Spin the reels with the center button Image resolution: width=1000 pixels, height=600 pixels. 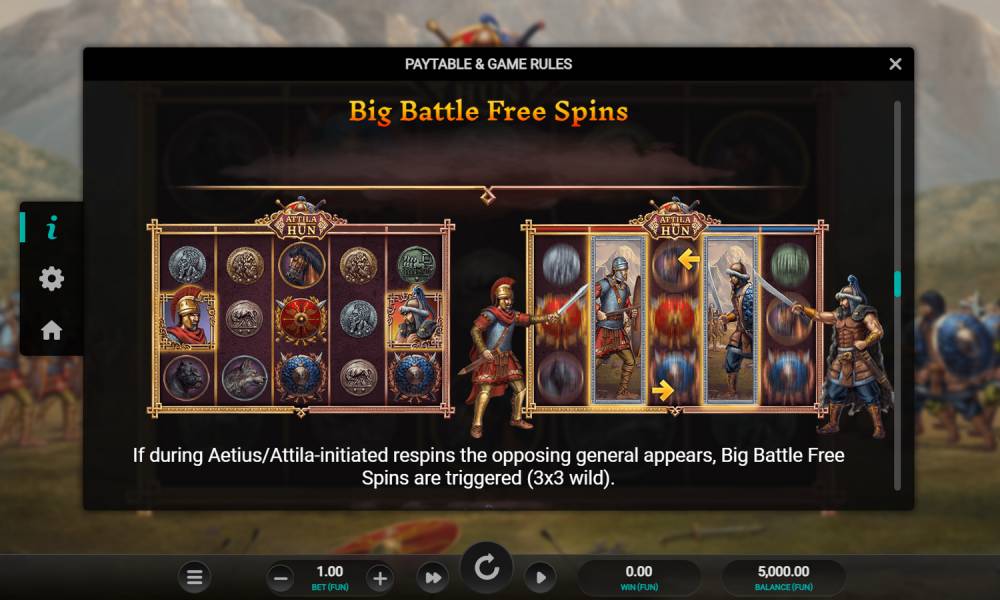tap(487, 569)
